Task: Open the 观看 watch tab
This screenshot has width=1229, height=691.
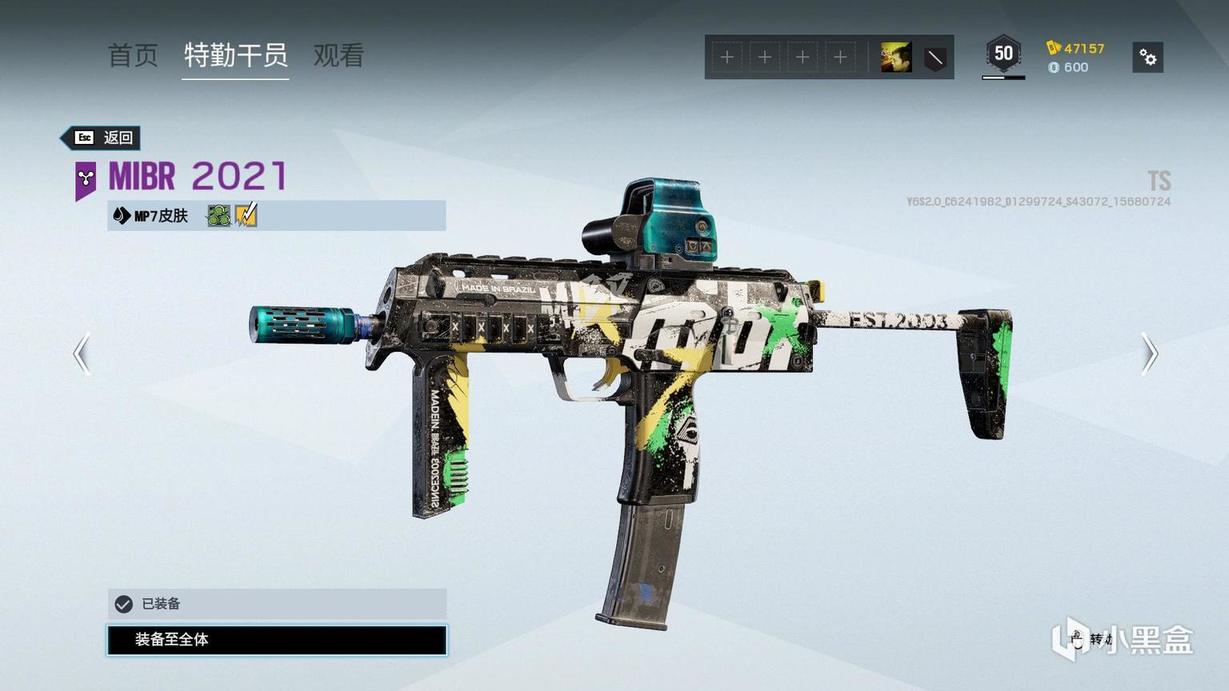Action: 339,56
